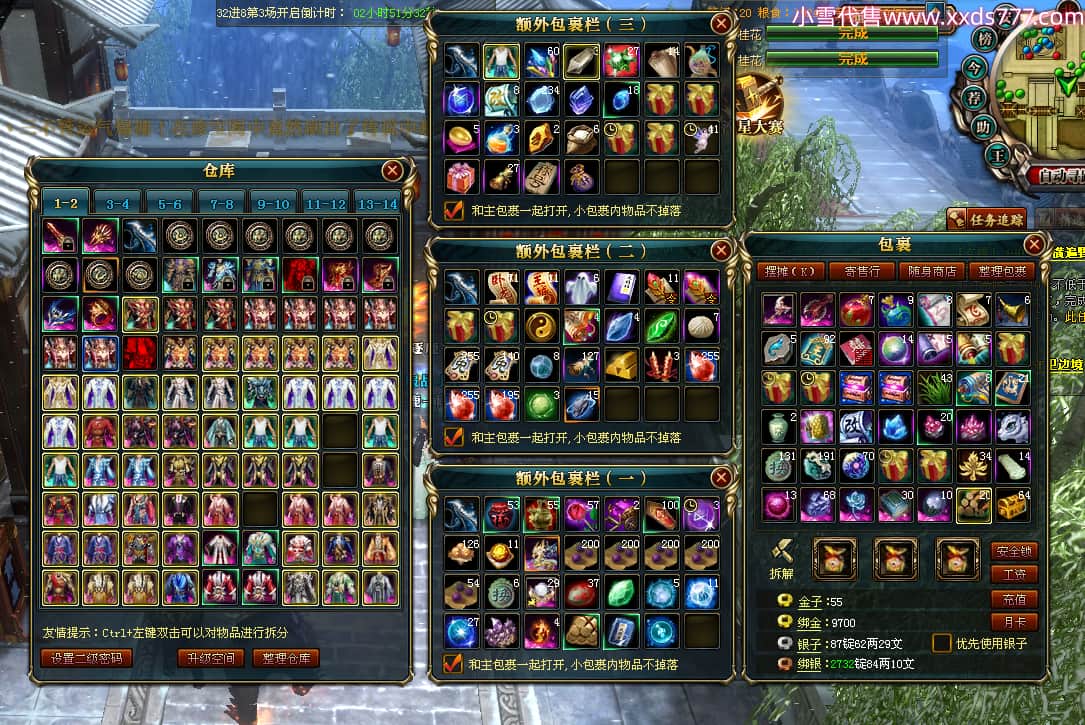This screenshot has height=725, width=1085.
Task: Open the 任务追踪 quest tracker
Action: (971, 220)
